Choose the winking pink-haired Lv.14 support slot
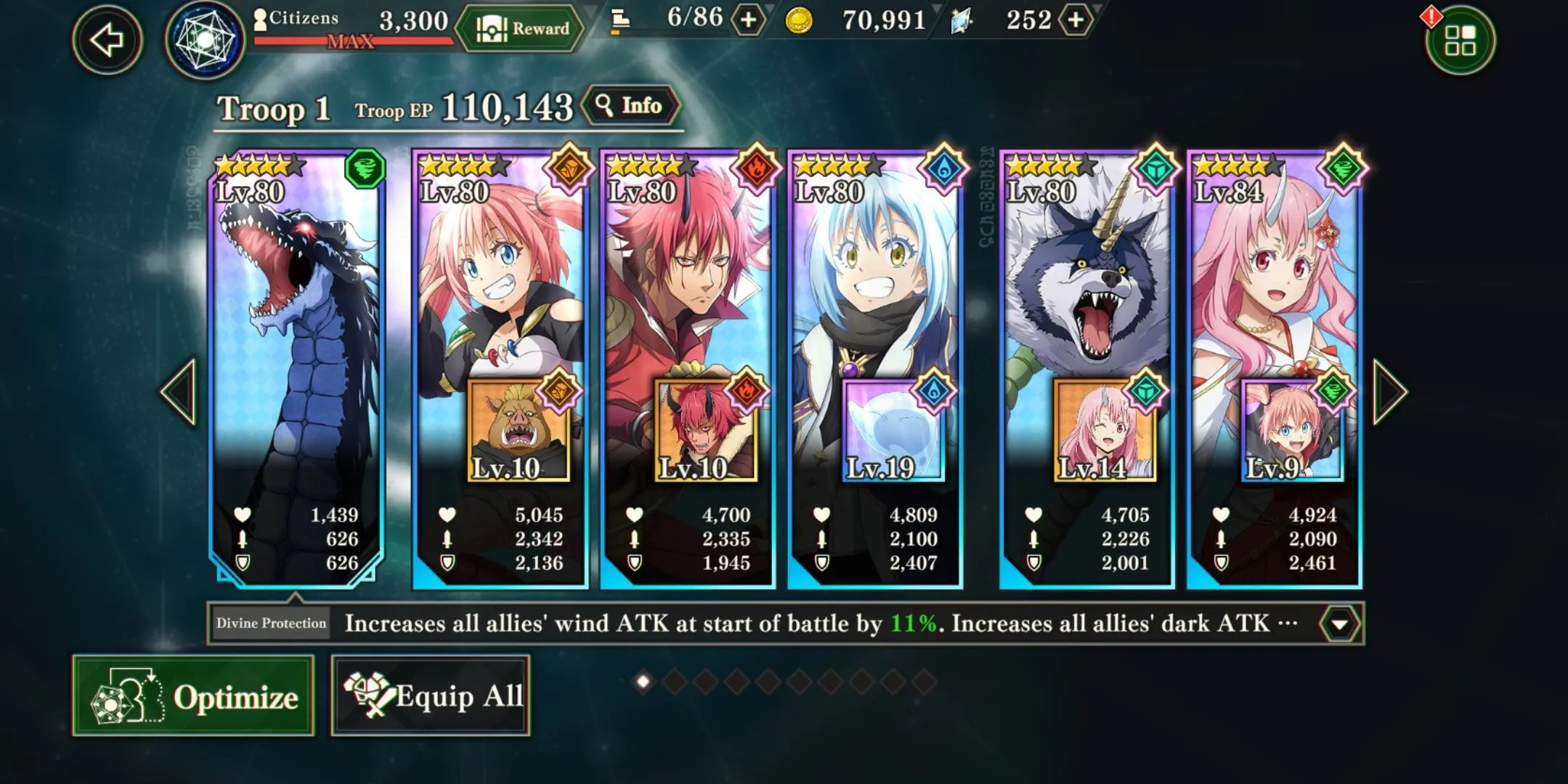The height and width of the screenshot is (784, 1568). click(1104, 430)
